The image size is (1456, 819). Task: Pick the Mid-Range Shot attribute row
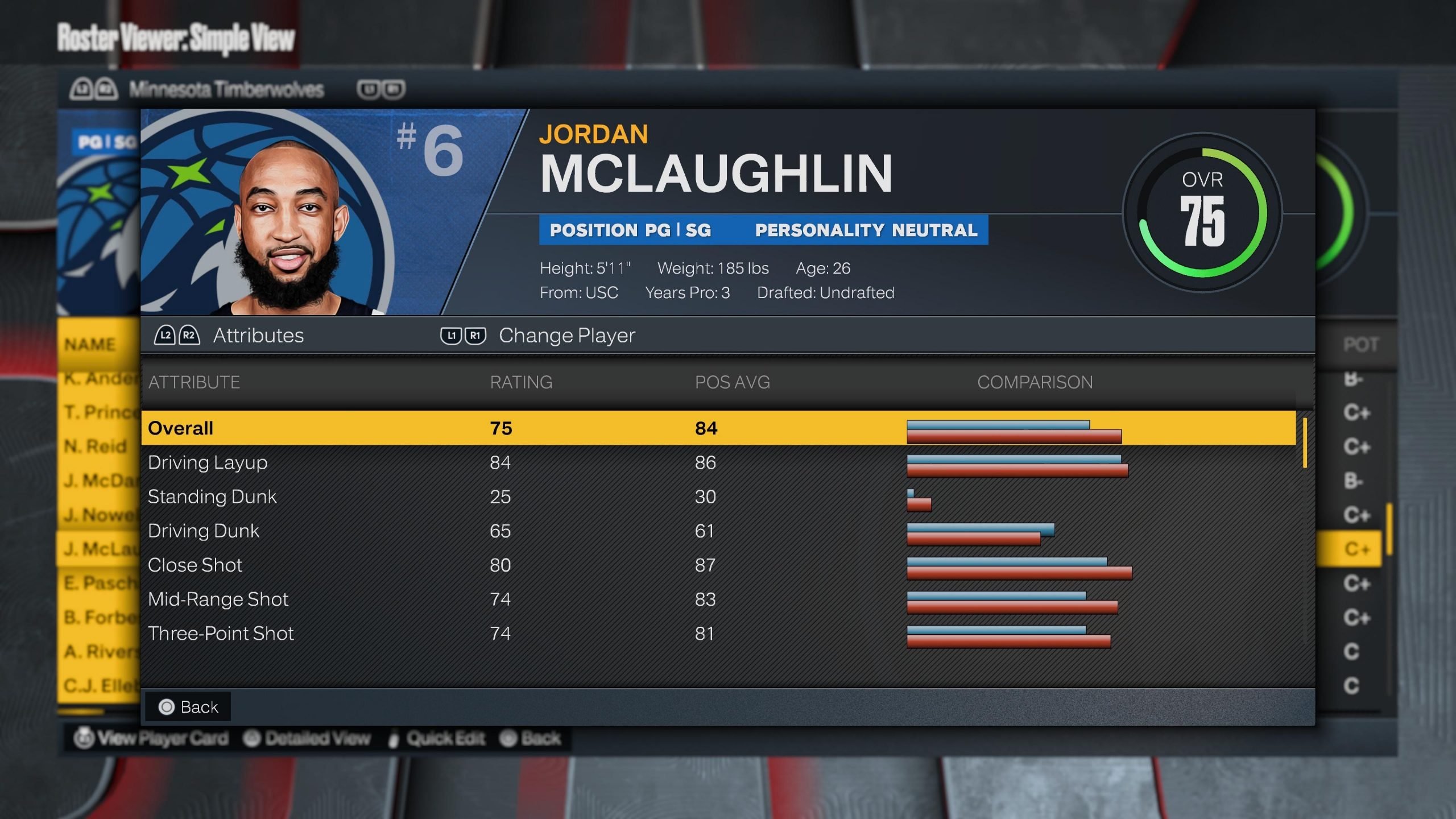[x=718, y=599]
